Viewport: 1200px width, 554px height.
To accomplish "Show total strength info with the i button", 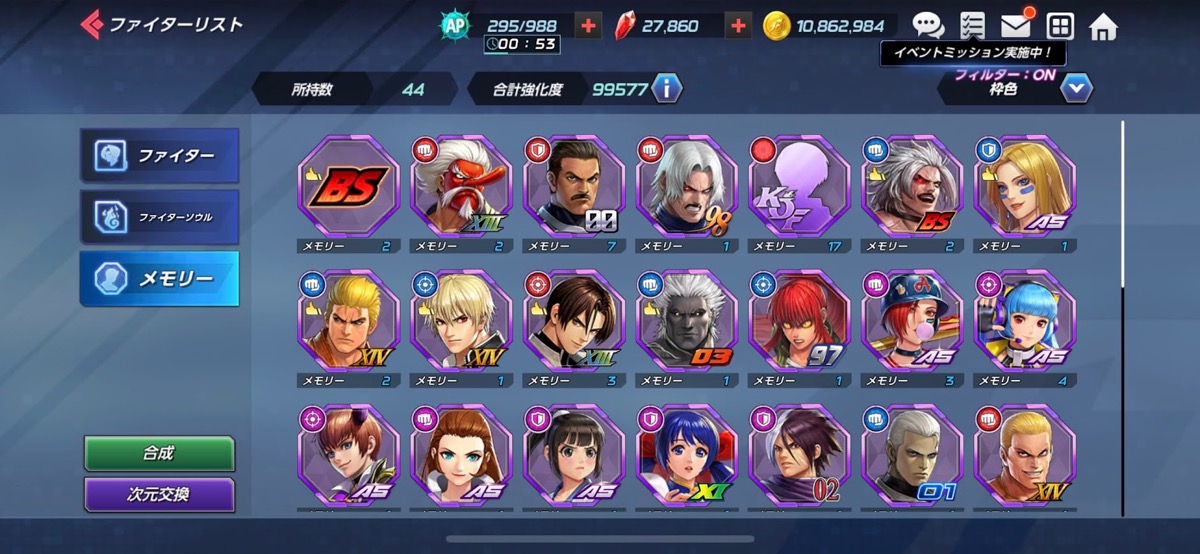I will pyautogui.click(x=666, y=89).
